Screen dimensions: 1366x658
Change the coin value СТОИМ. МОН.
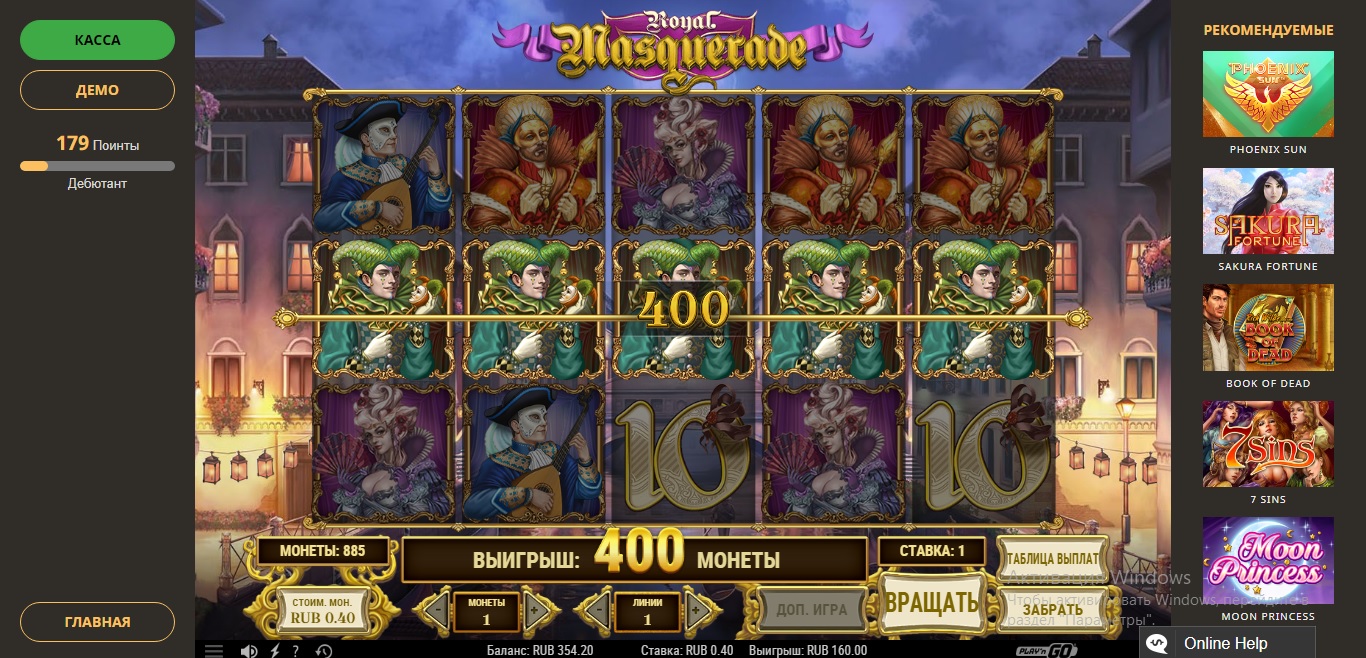[323, 610]
